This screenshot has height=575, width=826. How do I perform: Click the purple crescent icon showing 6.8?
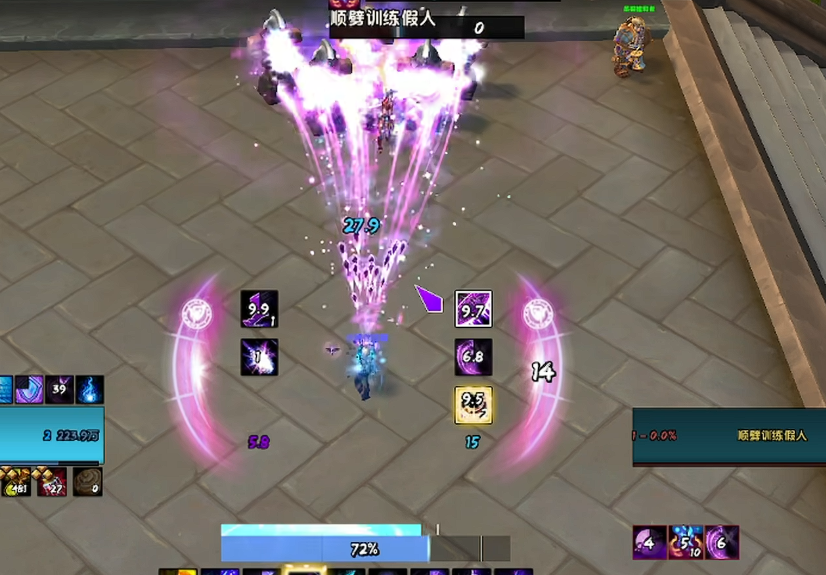click(473, 357)
